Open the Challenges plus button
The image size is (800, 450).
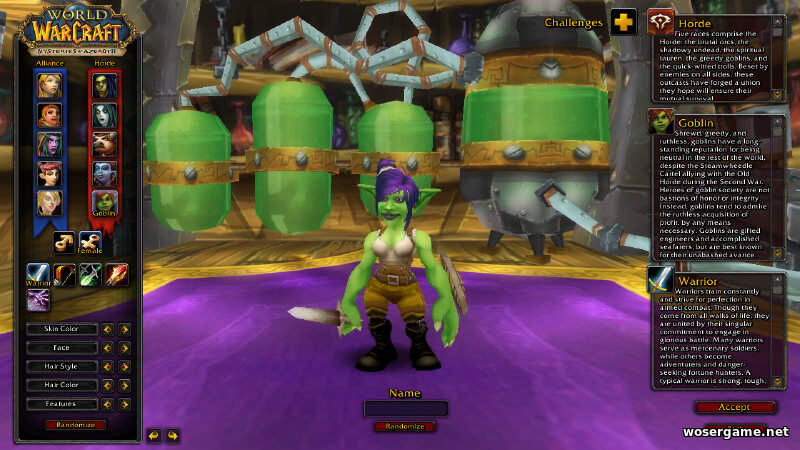624,22
